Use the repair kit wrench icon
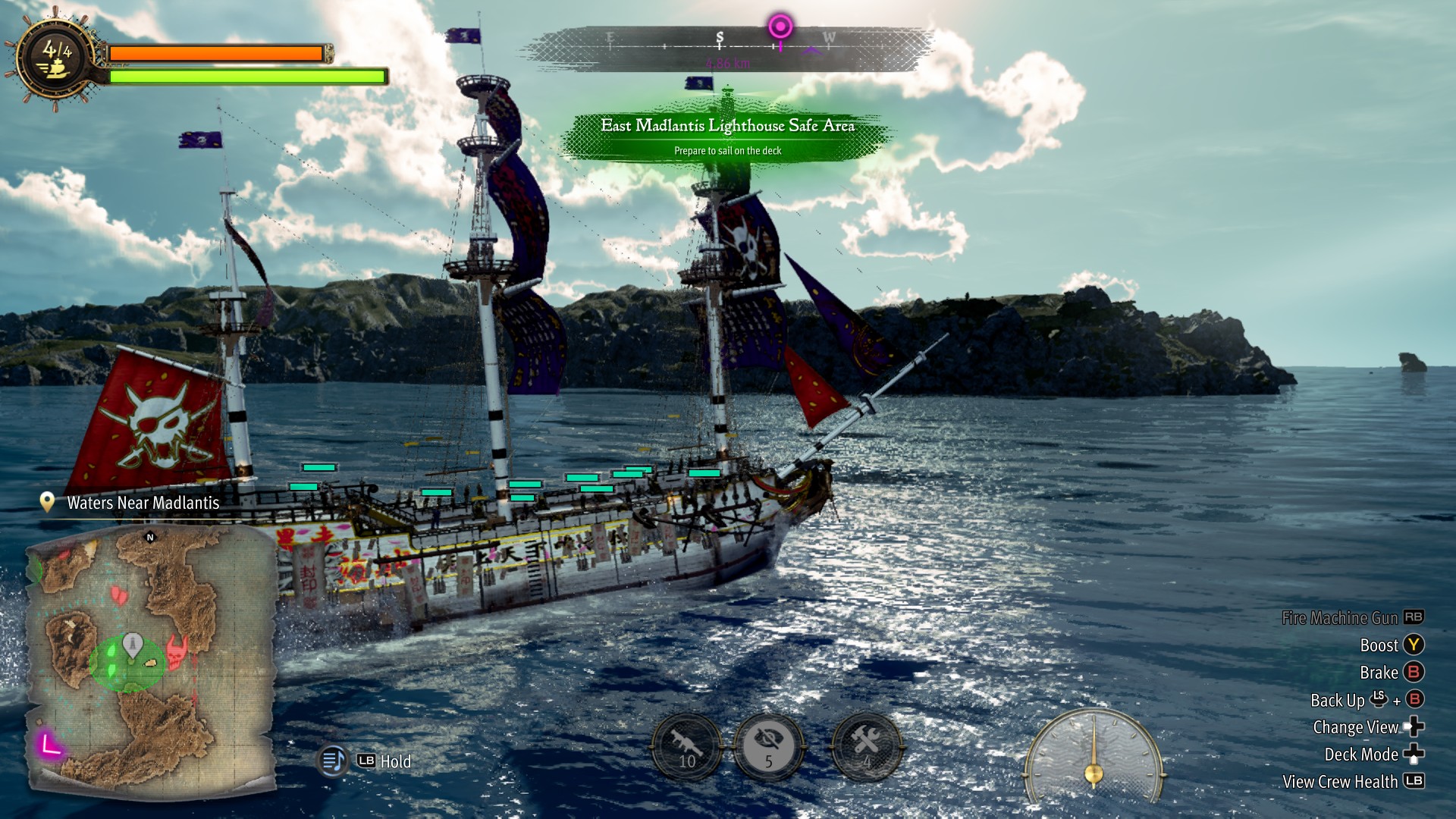The image size is (1456, 819). point(867,746)
